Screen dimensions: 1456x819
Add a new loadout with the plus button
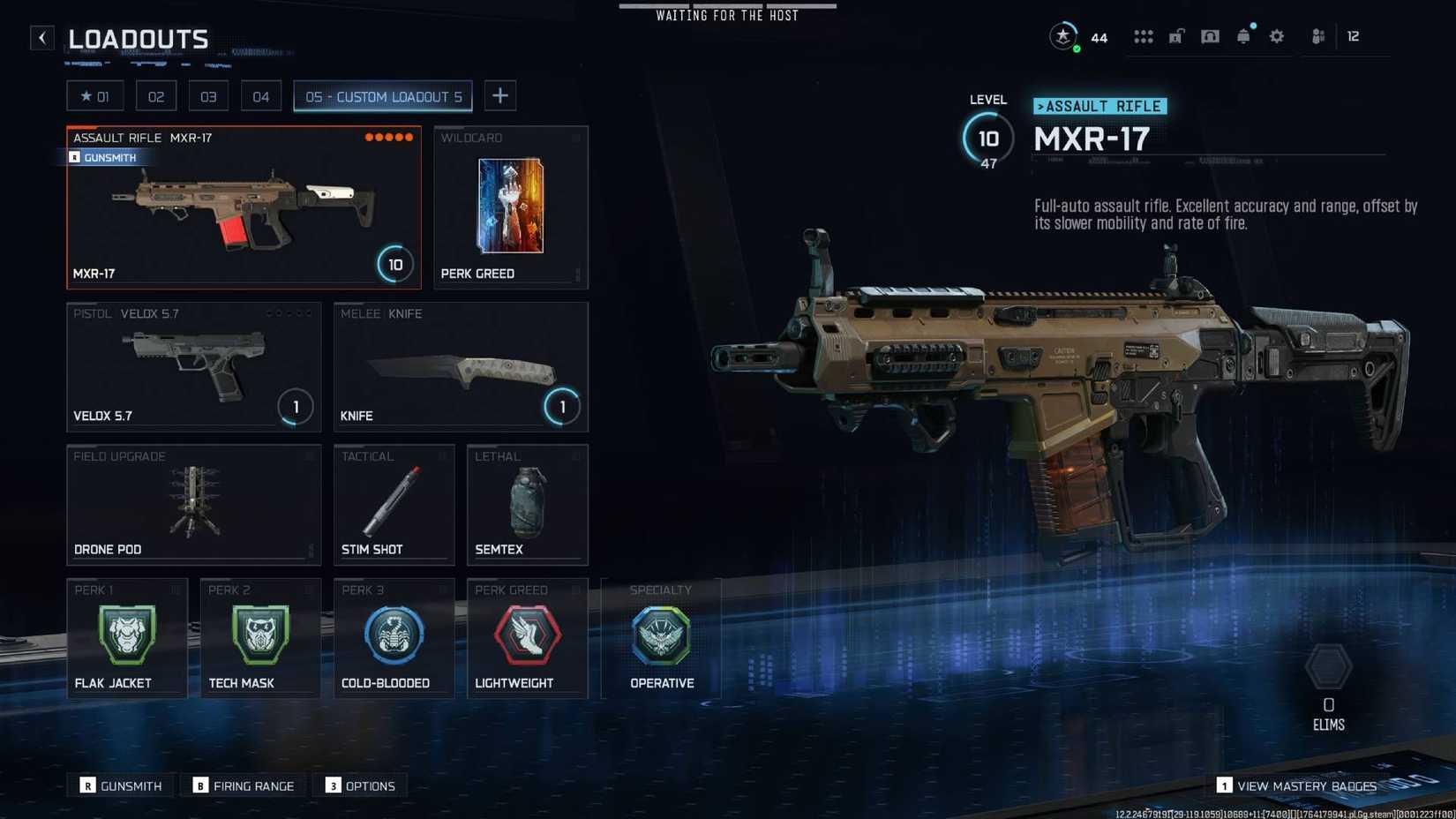(500, 95)
